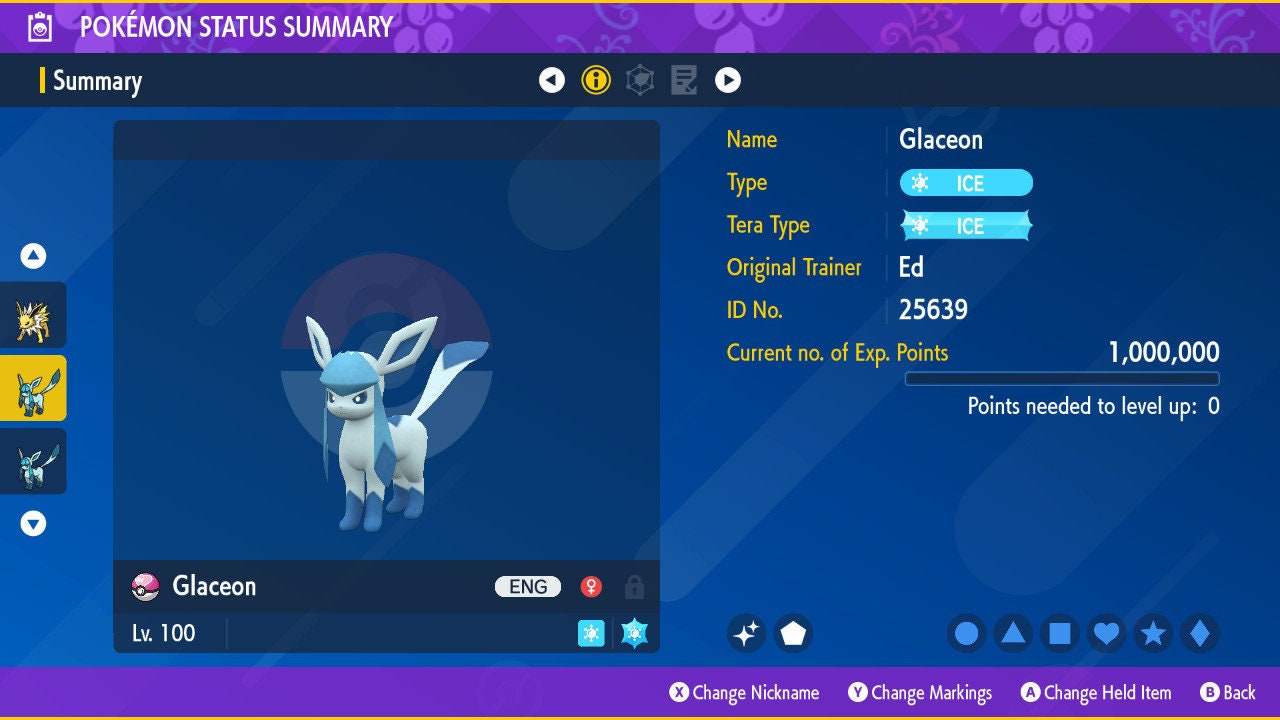Toggle the circle marking
The image size is (1280, 720).
click(x=967, y=633)
